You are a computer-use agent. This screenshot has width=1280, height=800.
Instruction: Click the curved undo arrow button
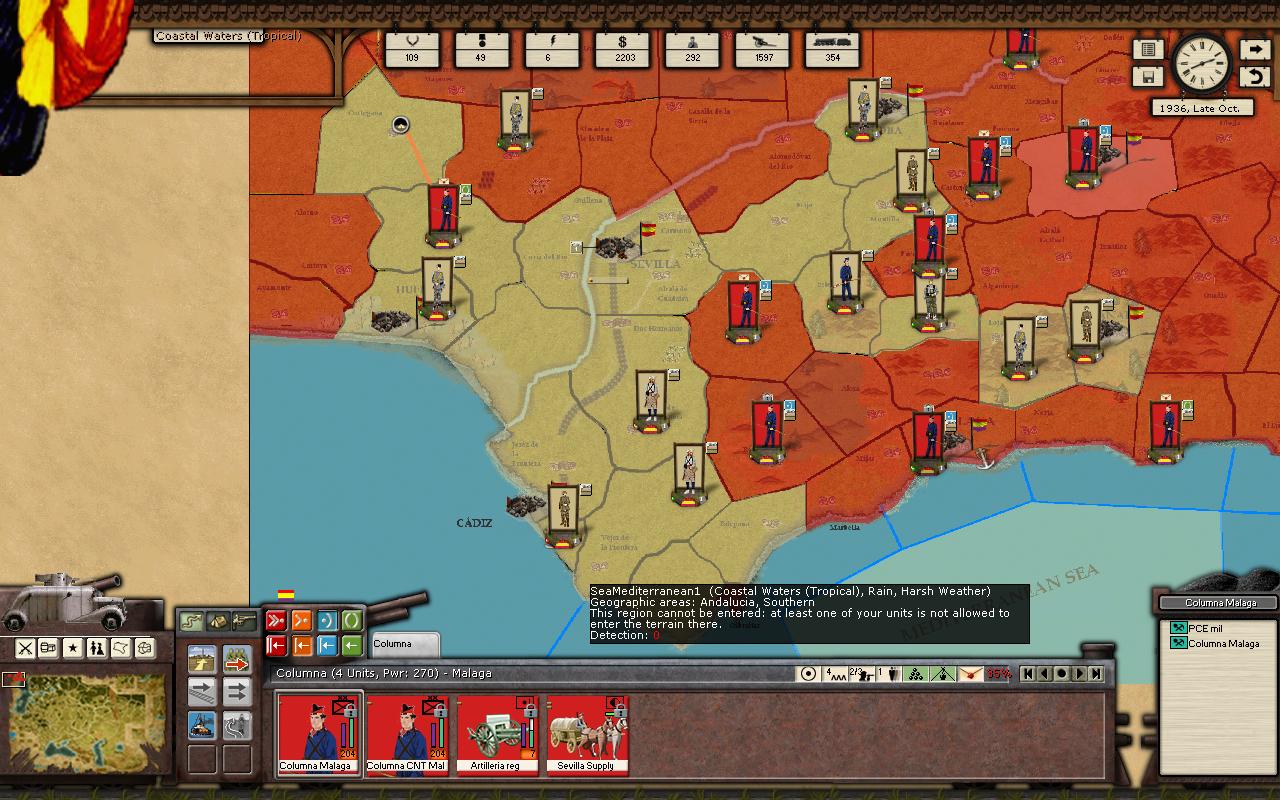click(1255, 76)
